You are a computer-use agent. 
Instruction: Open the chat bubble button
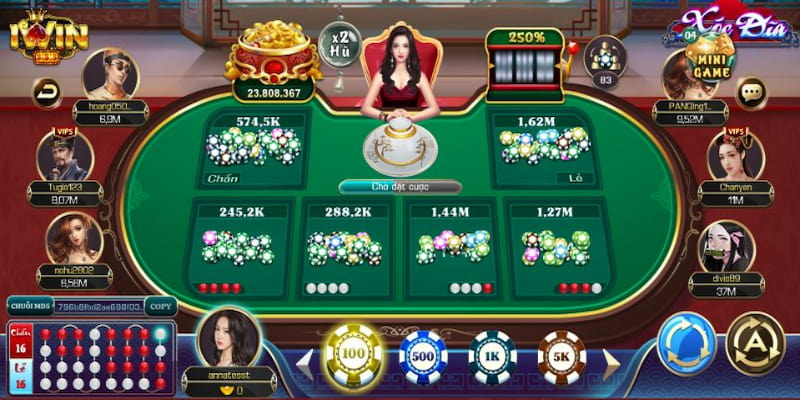click(750, 94)
